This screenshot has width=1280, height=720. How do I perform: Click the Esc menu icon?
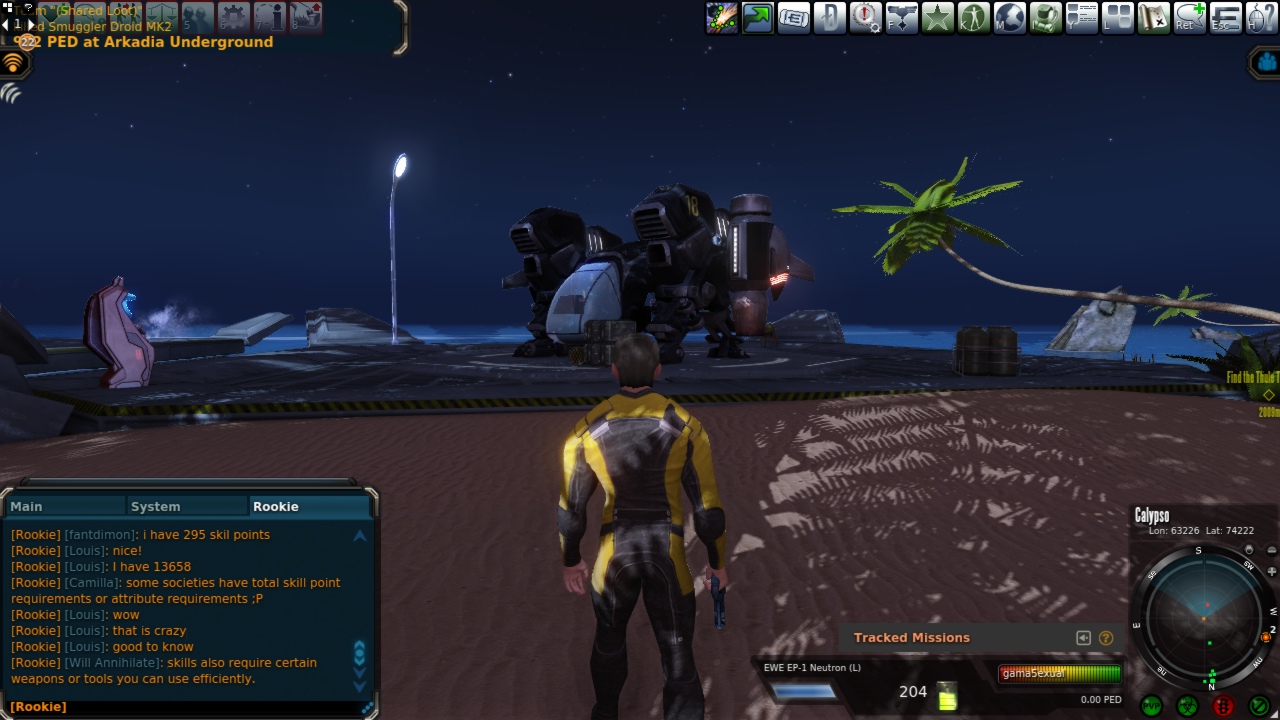click(x=1225, y=17)
